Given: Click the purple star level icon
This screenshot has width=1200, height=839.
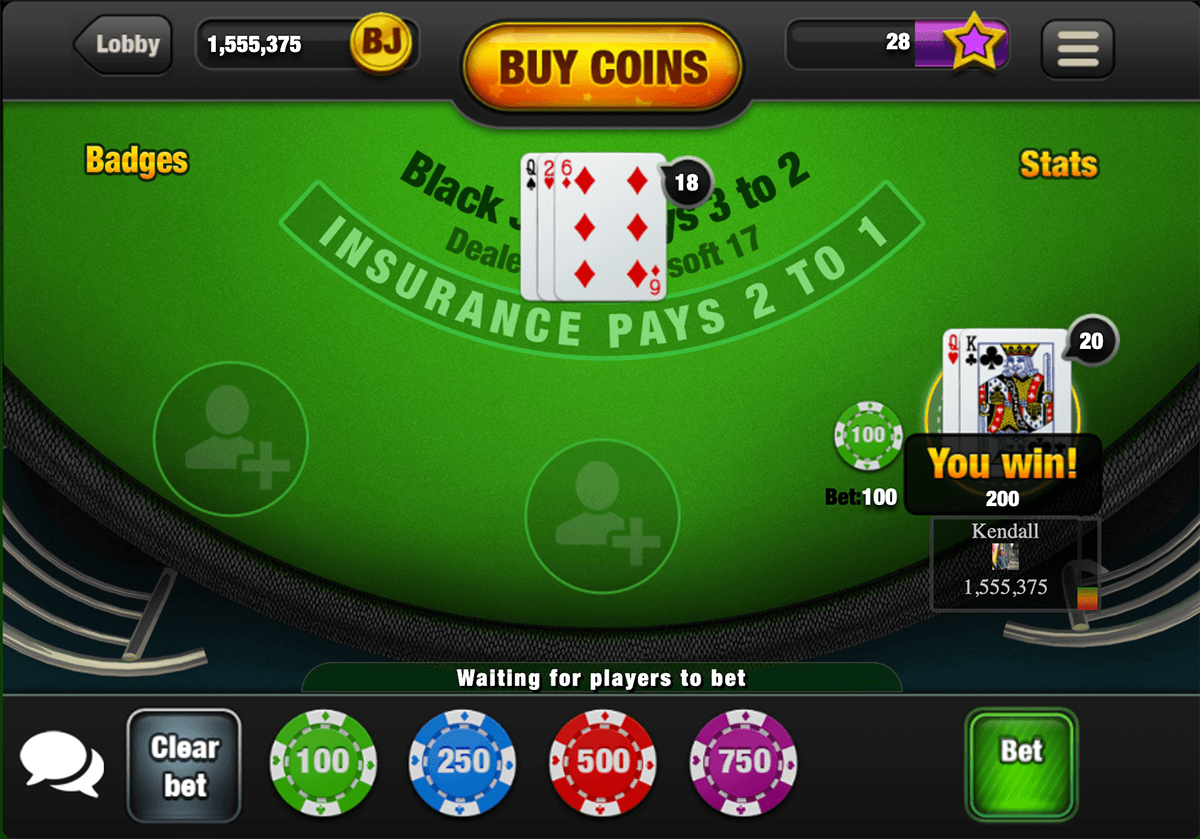Looking at the screenshot, I should pyautogui.click(x=976, y=43).
